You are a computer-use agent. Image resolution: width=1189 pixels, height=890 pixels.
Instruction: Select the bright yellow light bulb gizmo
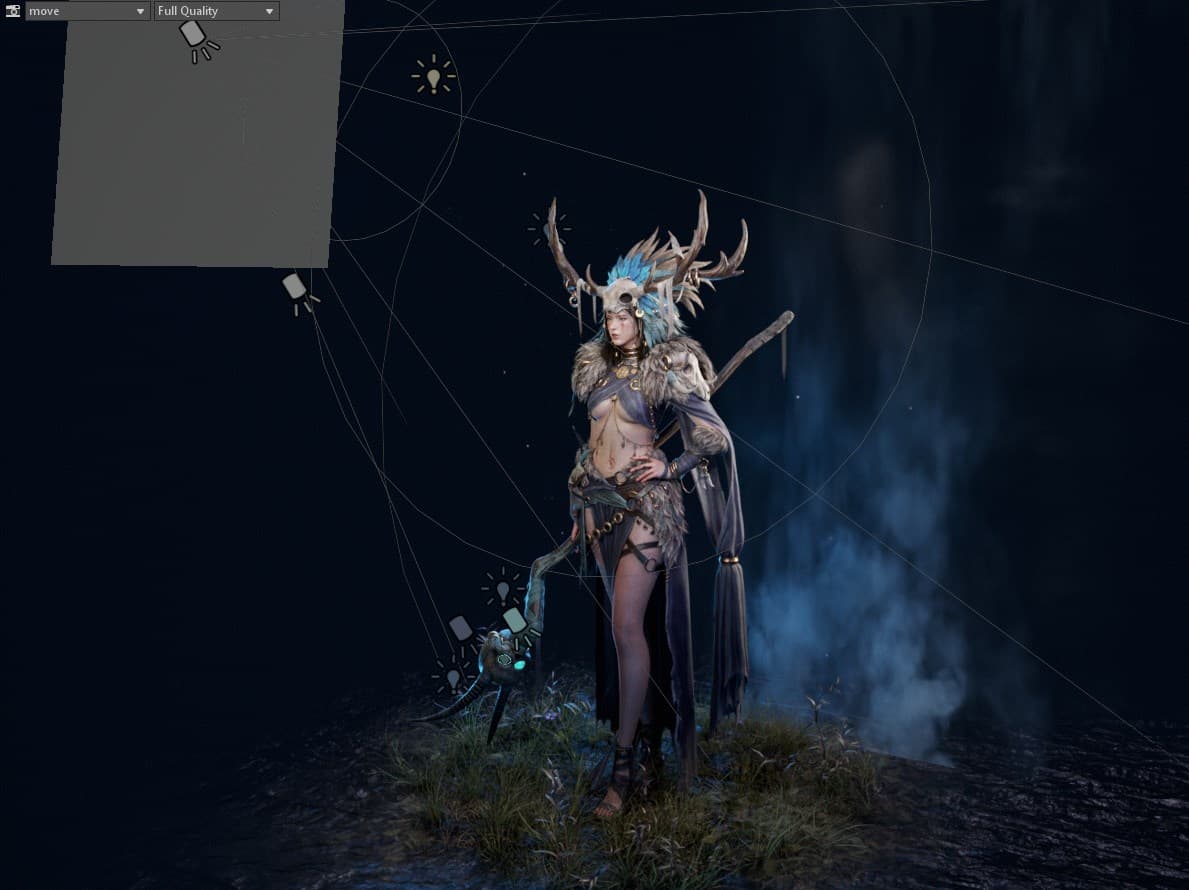pos(433,75)
